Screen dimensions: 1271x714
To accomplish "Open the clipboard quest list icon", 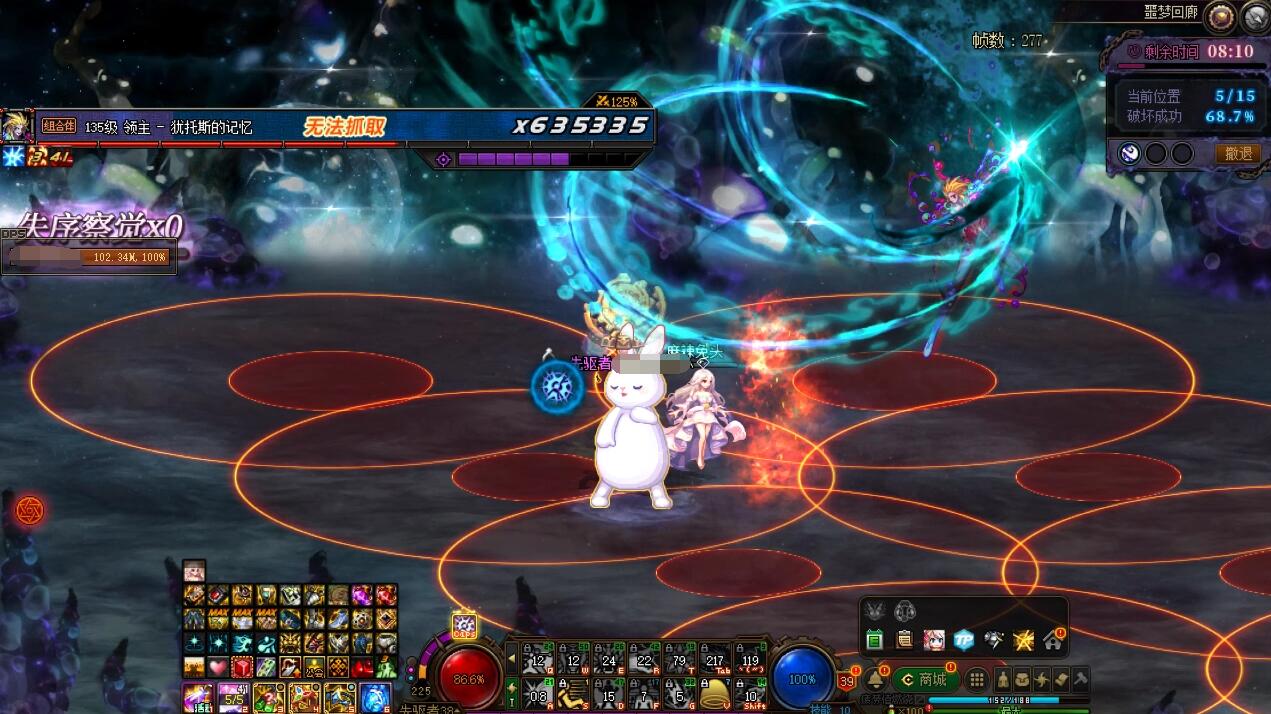I will pos(904,640).
